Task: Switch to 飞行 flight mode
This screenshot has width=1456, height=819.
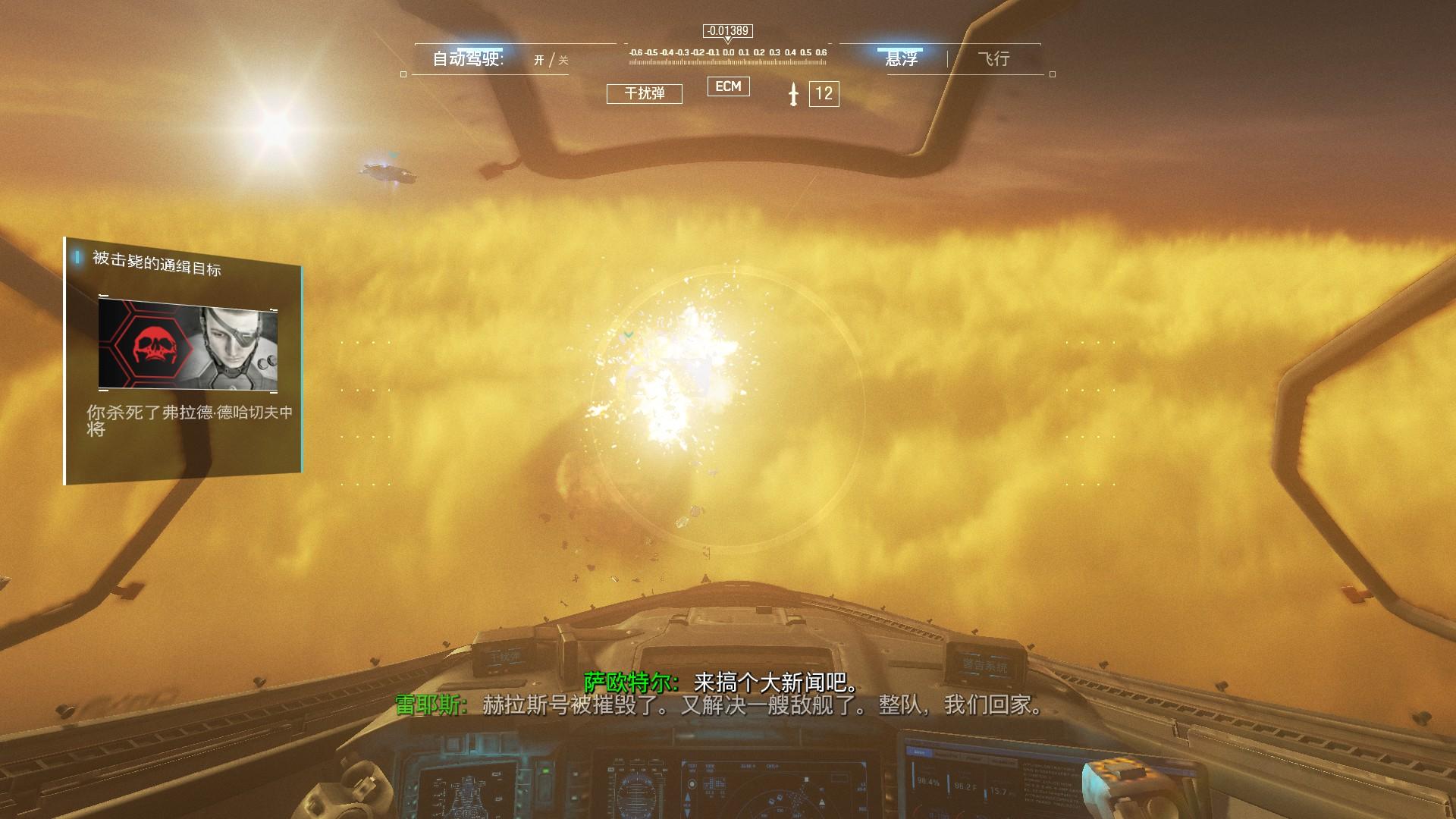Action: click(x=993, y=59)
